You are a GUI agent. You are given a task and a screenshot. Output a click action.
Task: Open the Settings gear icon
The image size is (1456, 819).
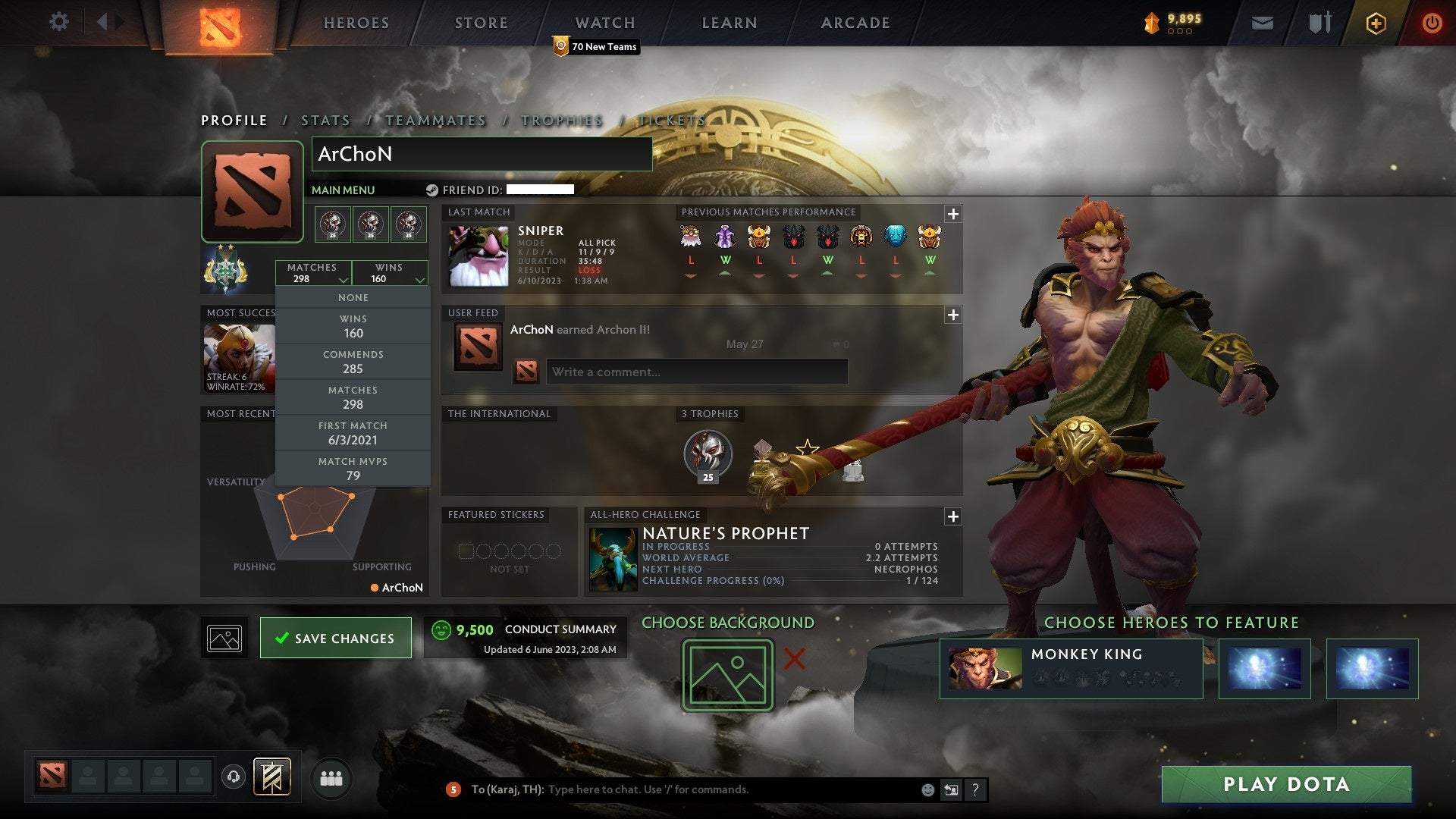pos(59,22)
